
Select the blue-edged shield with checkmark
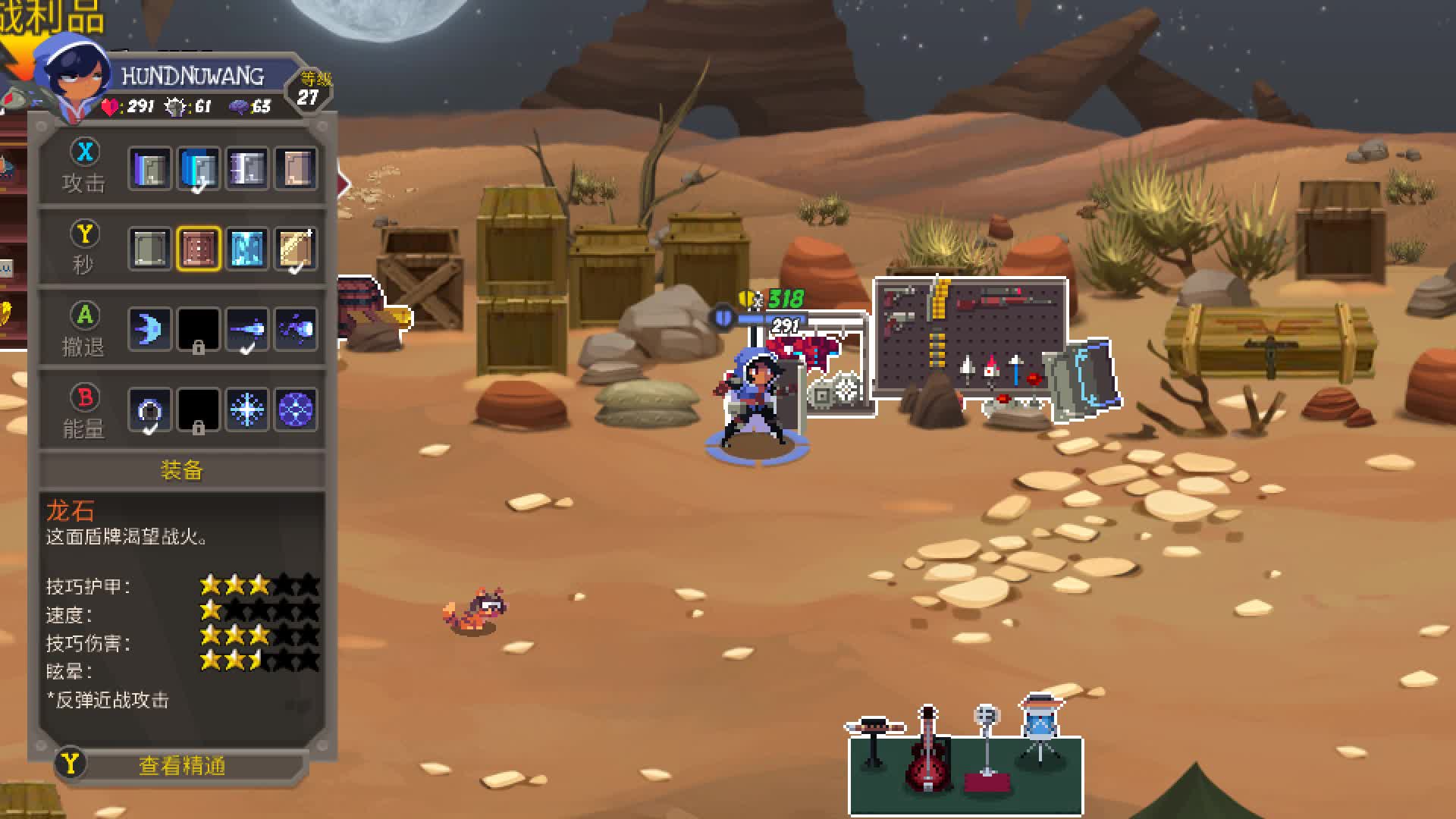[x=199, y=168]
